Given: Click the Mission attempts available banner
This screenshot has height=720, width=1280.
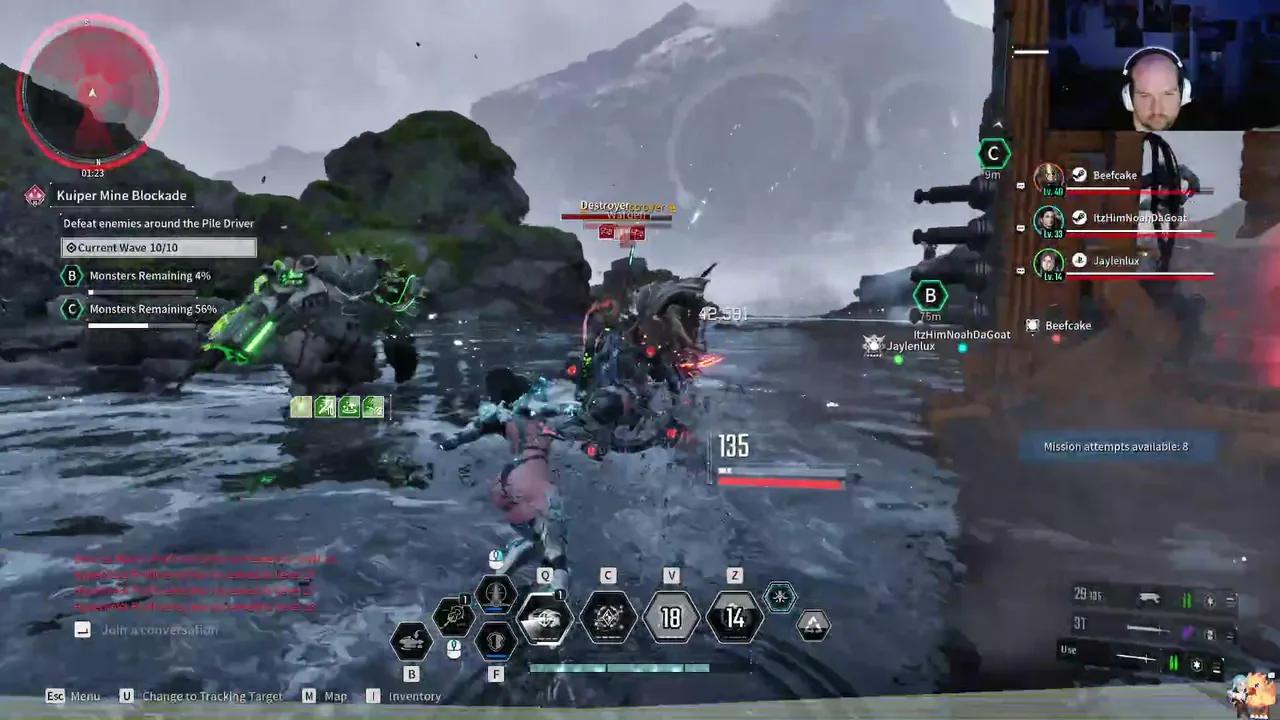Looking at the screenshot, I should 1115,447.
